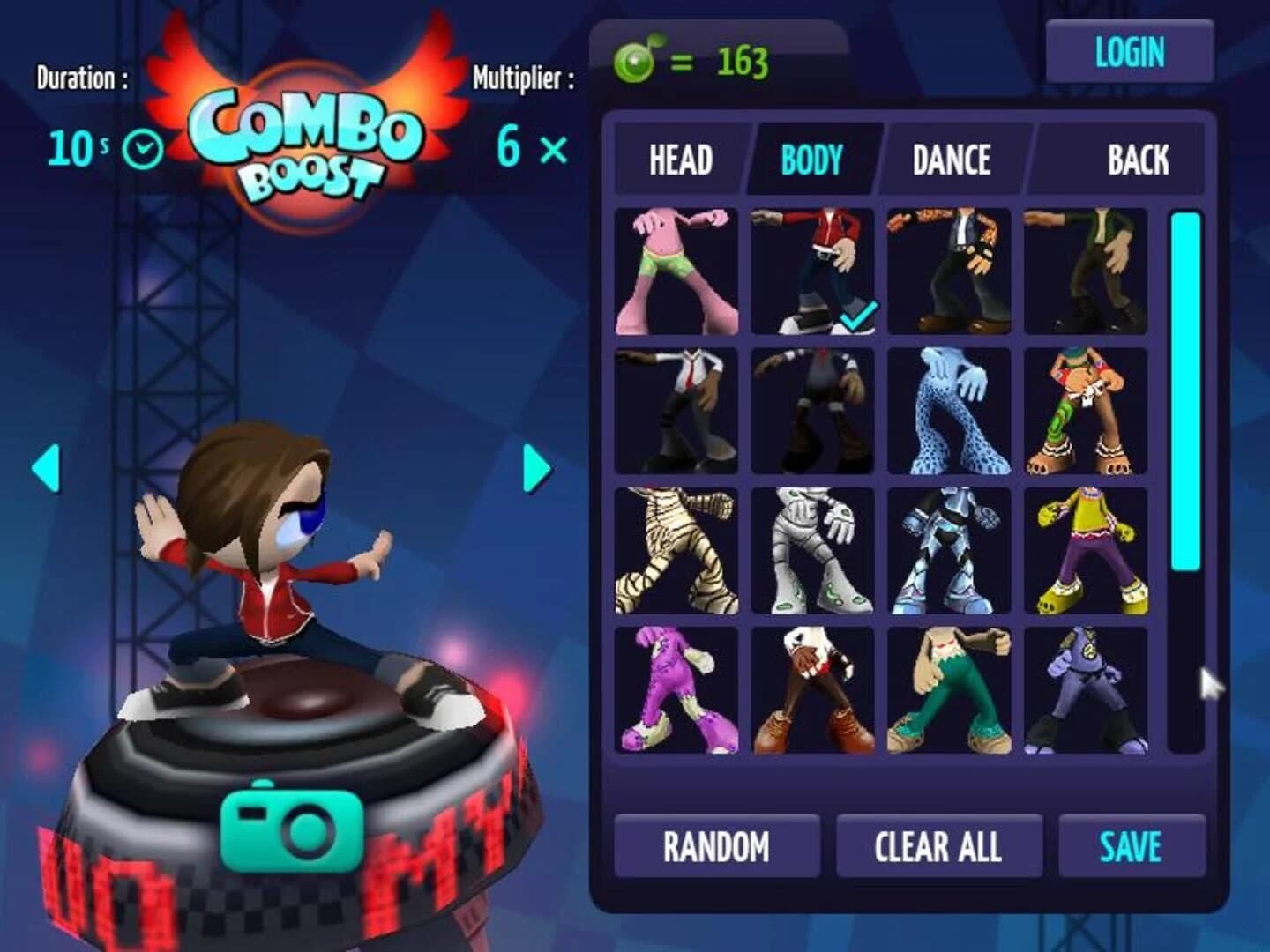The image size is (1270, 952).
Task: Open the DANCE selection panel
Action: pos(951,160)
